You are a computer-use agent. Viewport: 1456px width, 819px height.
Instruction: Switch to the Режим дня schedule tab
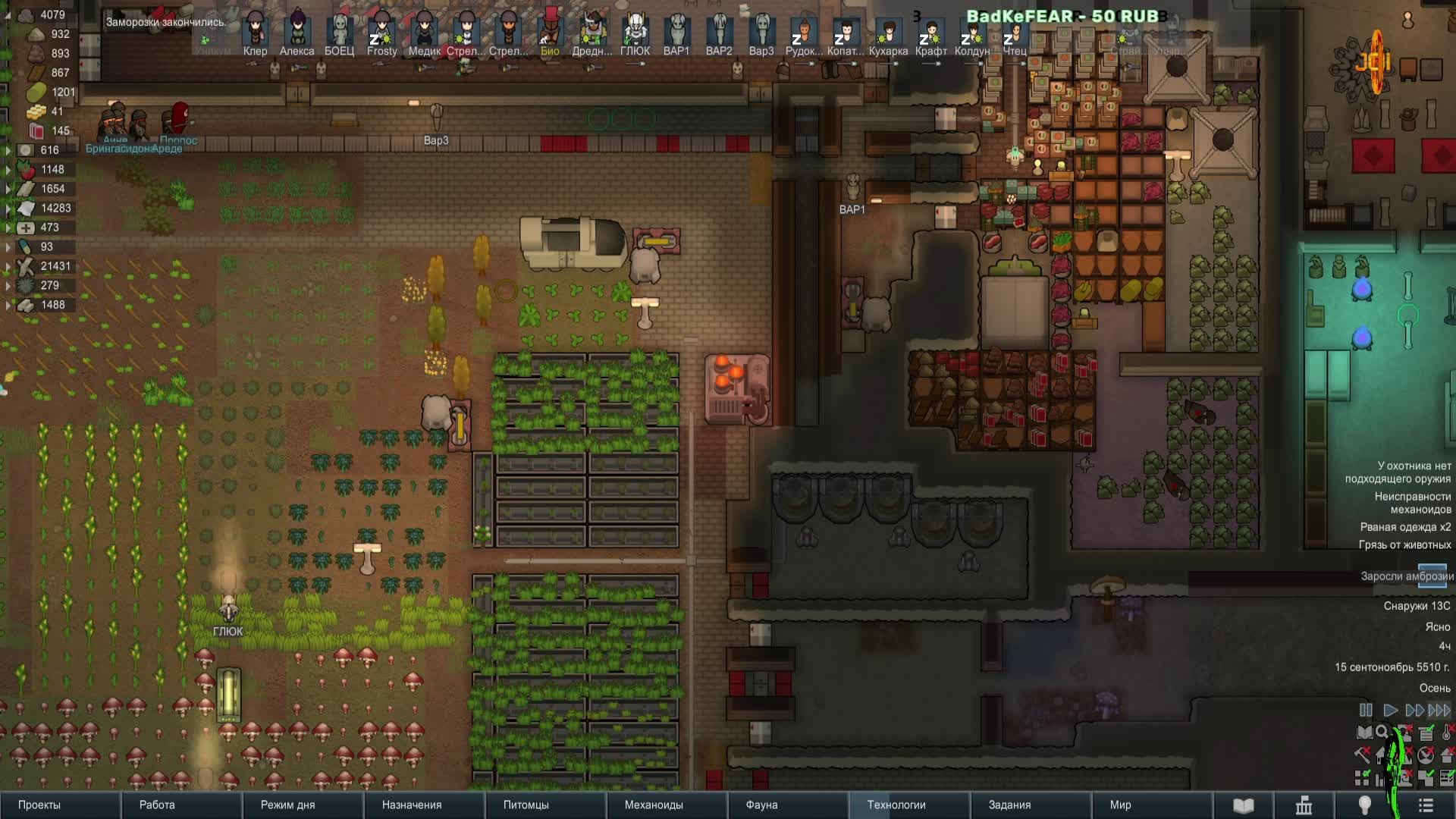click(287, 805)
